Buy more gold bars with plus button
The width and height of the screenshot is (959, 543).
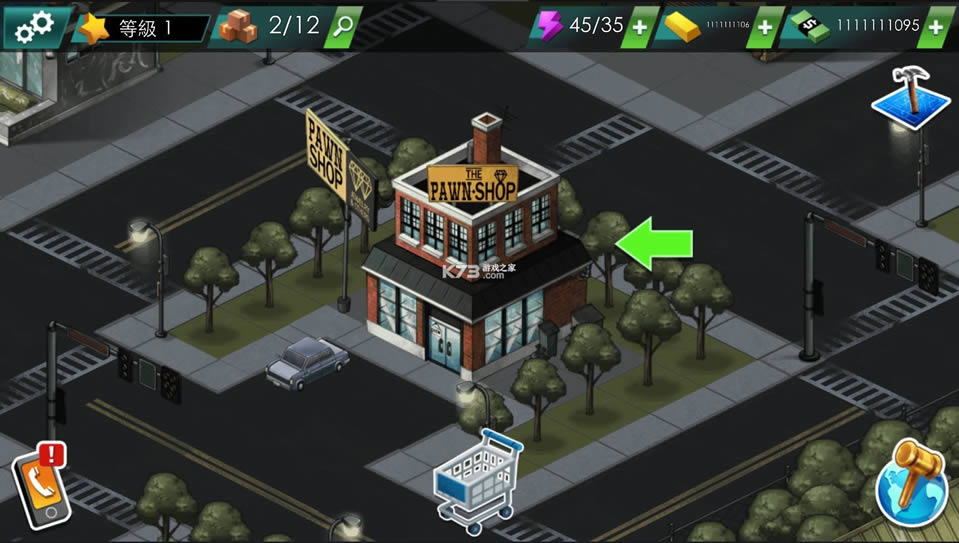click(765, 27)
